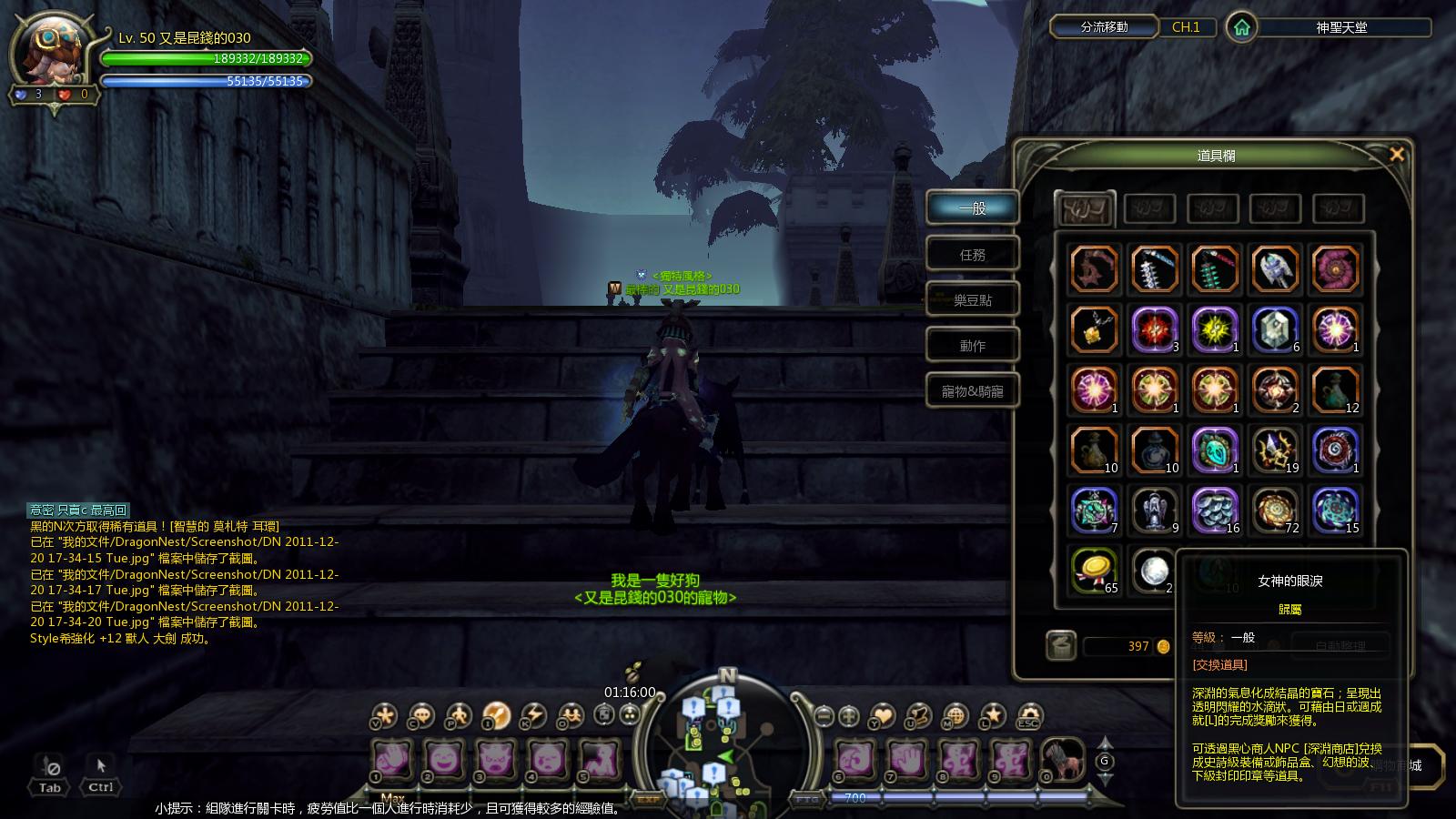The height and width of the screenshot is (819, 1456).
Task: Open the system menu gear icon
Action: coord(1028,715)
